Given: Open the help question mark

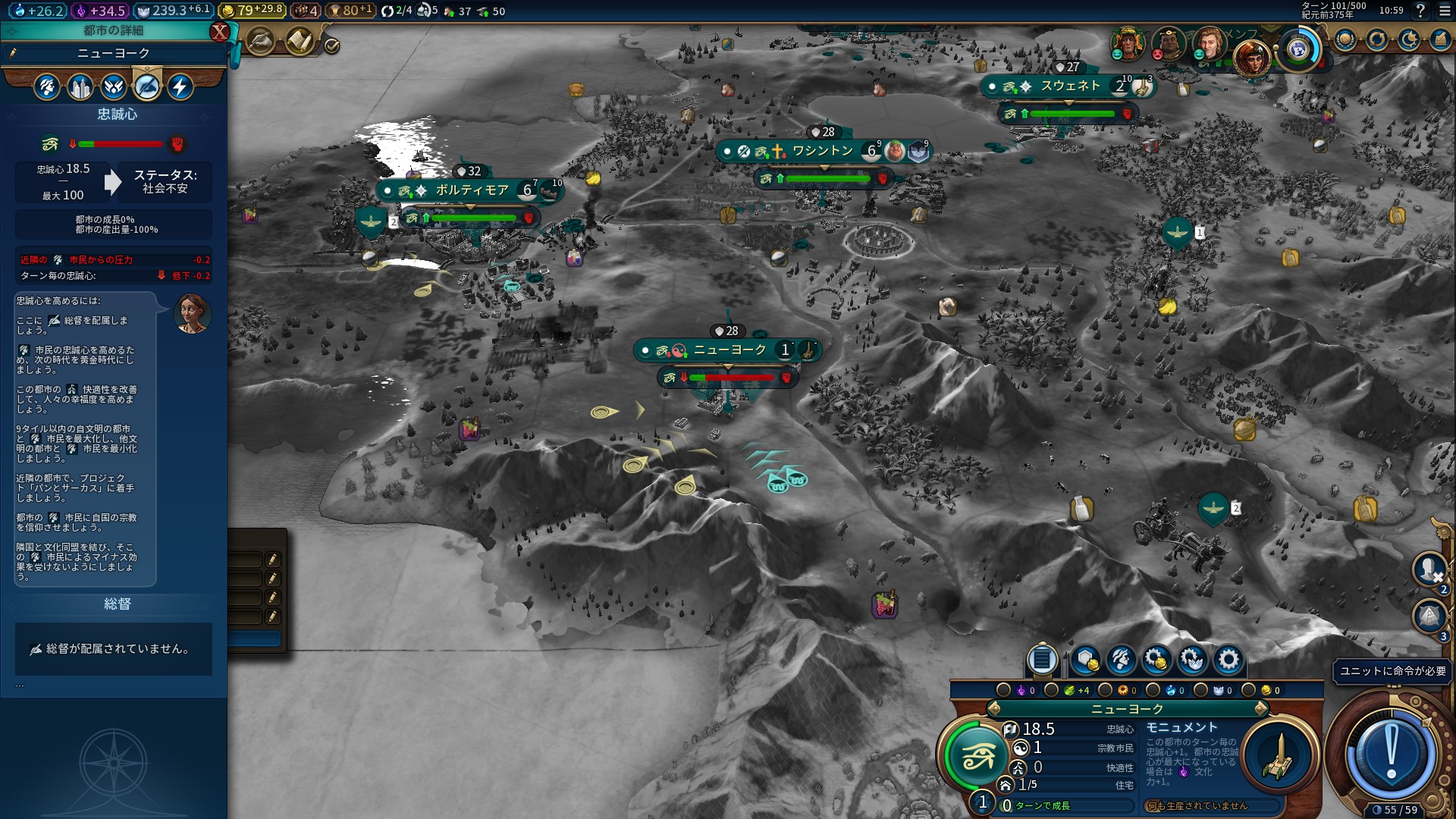Looking at the screenshot, I should pos(1420,11).
